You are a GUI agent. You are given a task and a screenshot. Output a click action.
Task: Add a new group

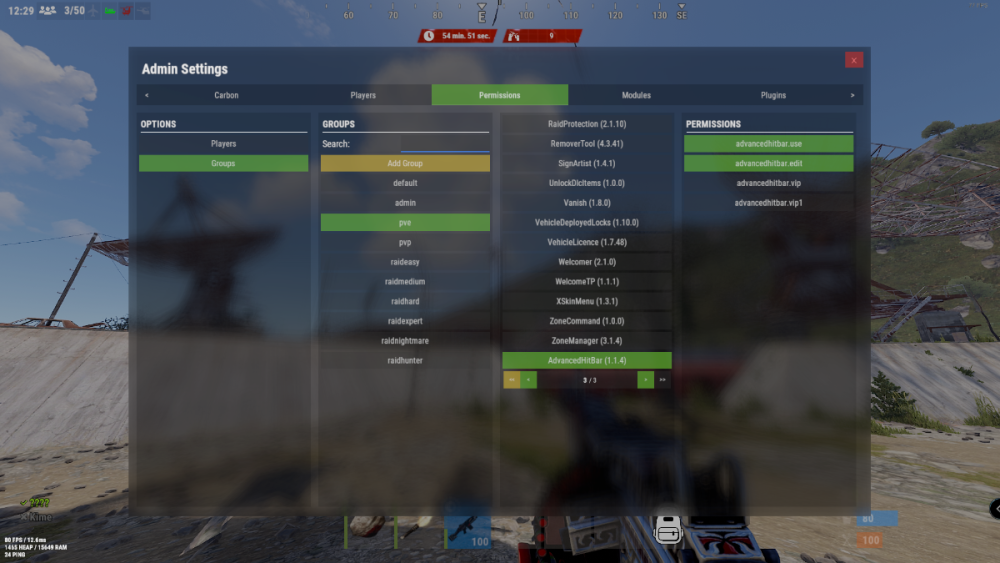point(405,163)
